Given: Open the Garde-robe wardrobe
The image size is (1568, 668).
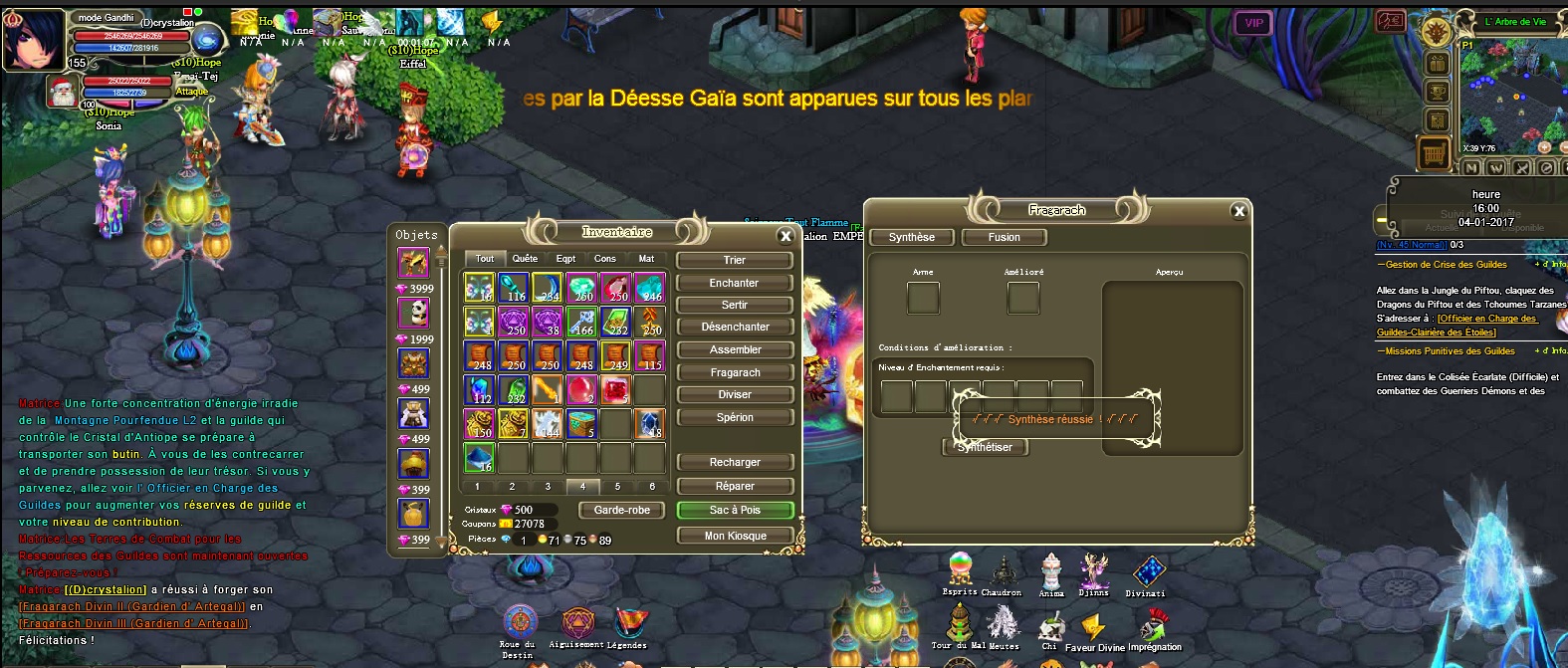Looking at the screenshot, I should (x=622, y=510).
